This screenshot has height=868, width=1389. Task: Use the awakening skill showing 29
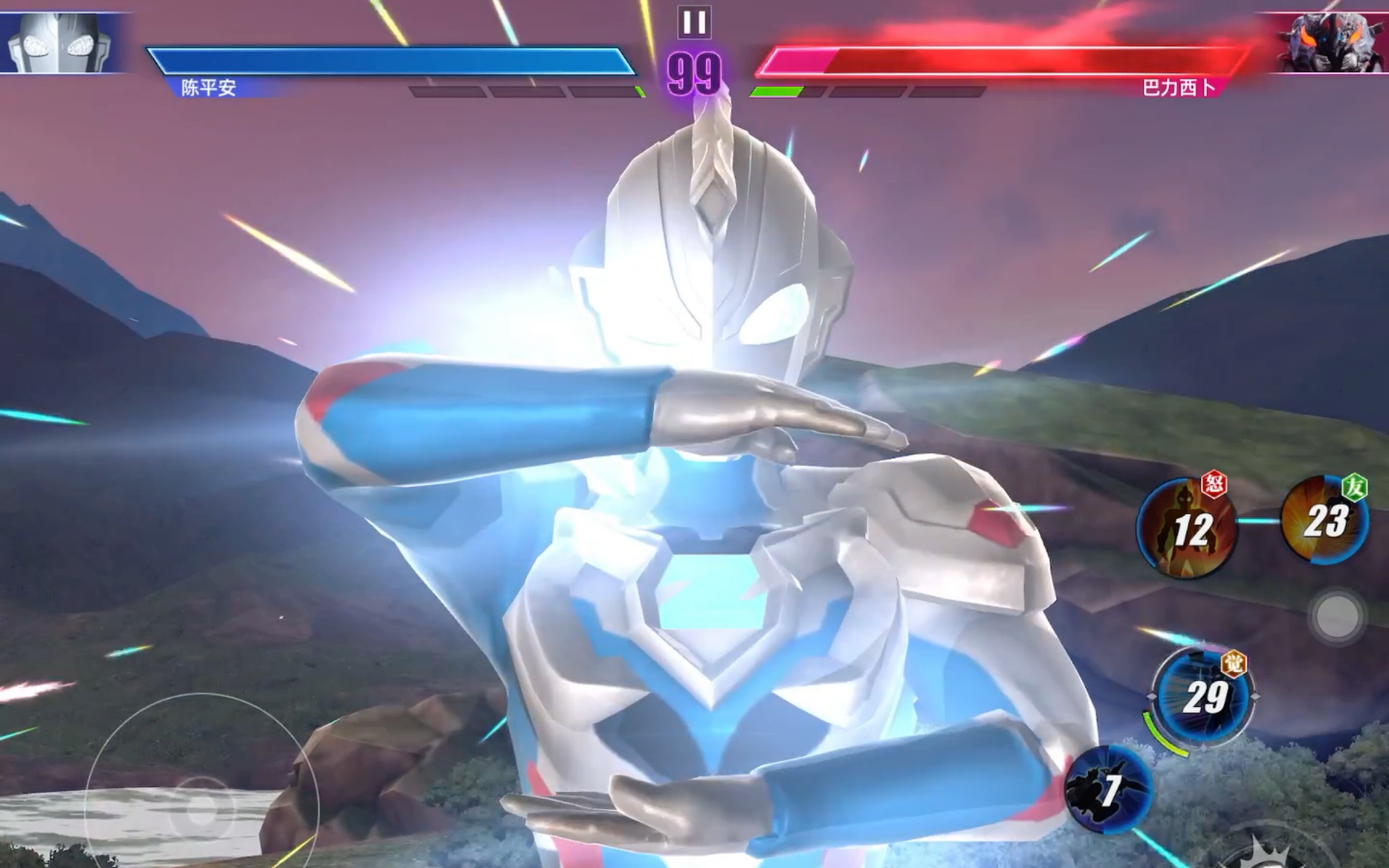(1203, 697)
